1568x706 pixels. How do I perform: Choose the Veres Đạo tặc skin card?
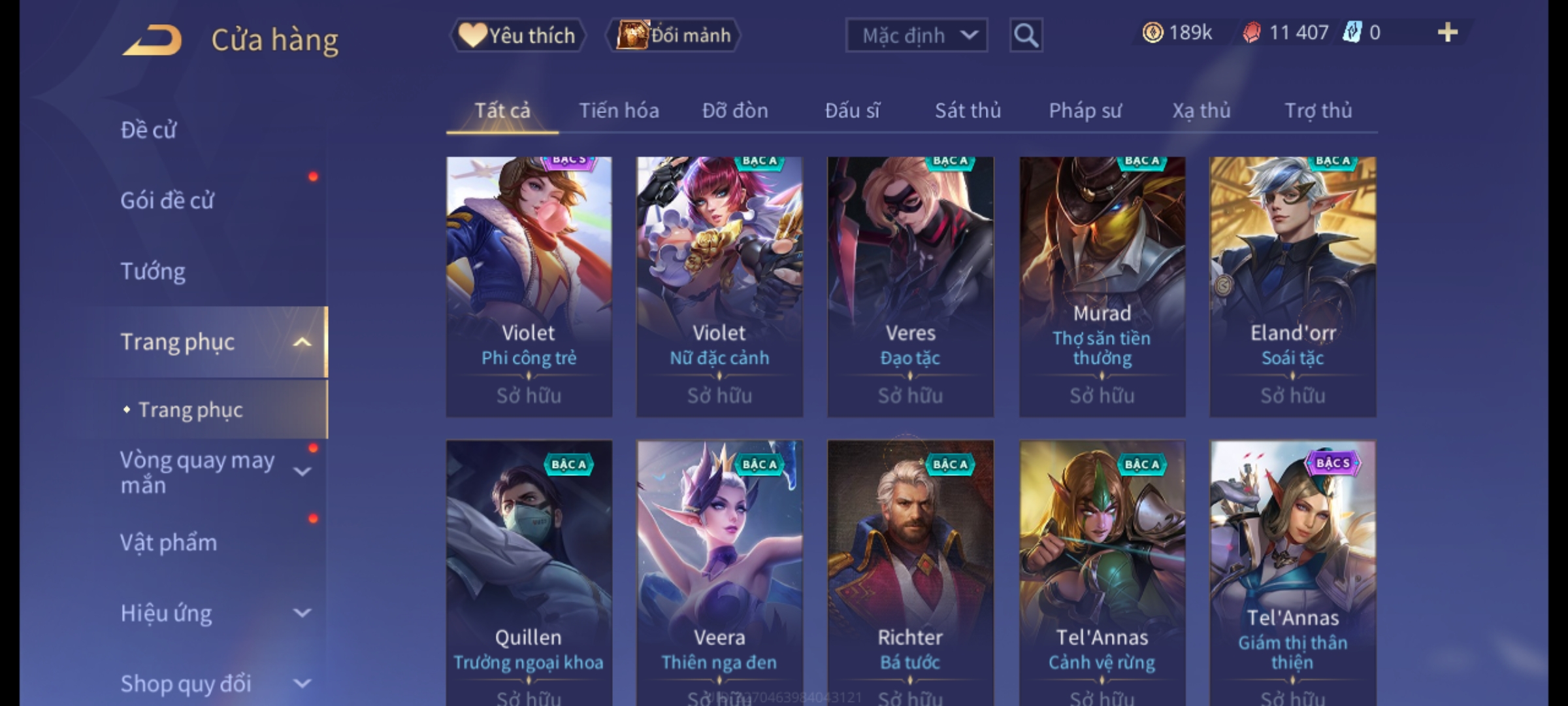click(910, 286)
